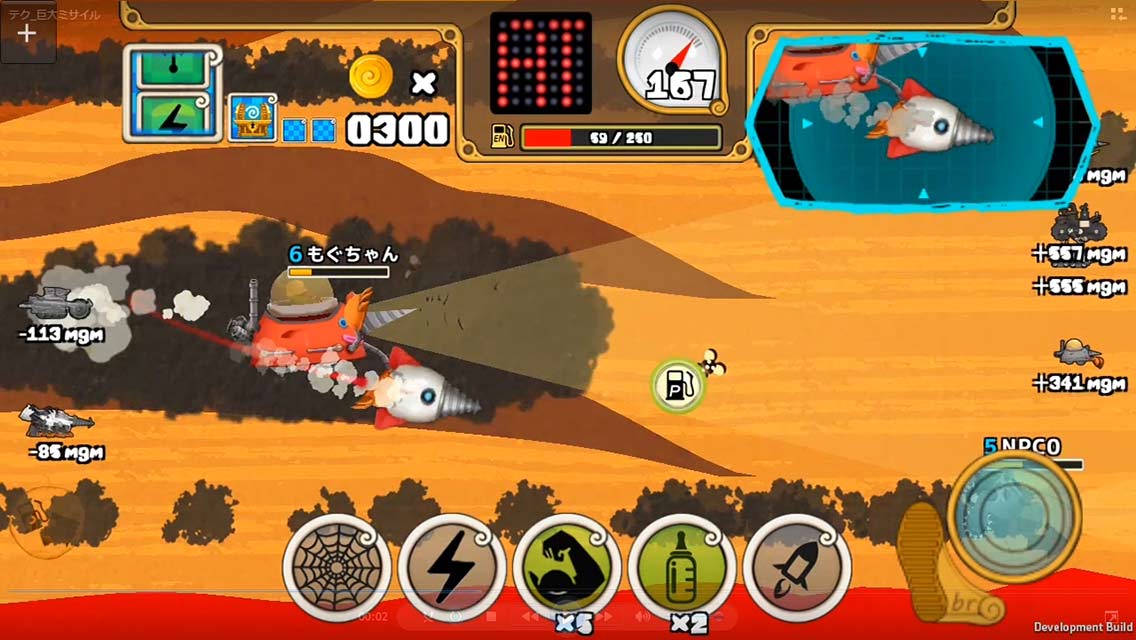Fire the rocket missile ability
Screen dimensions: 1136x640
[797, 568]
